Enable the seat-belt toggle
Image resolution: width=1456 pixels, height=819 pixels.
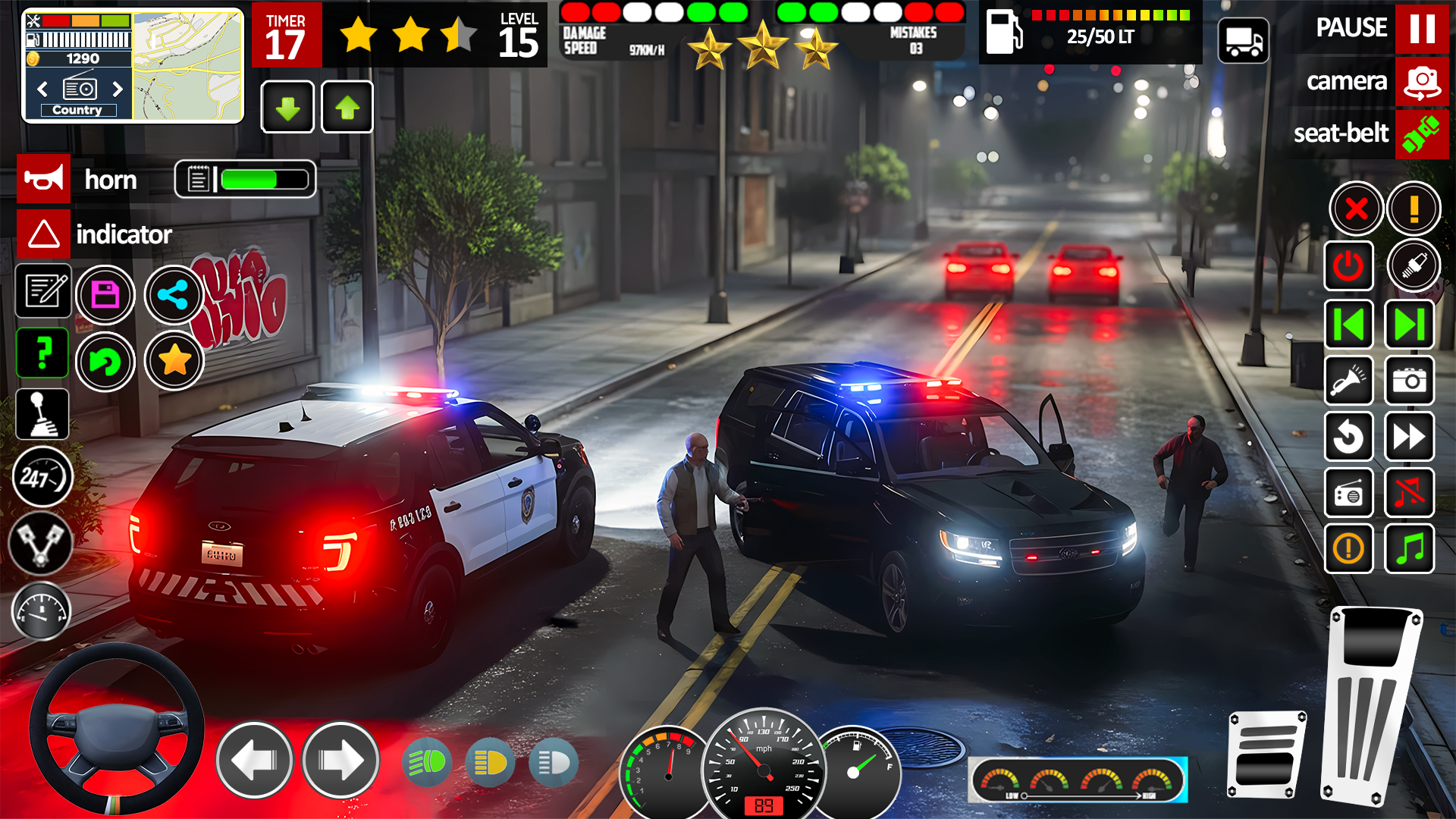coord(1421,134)
